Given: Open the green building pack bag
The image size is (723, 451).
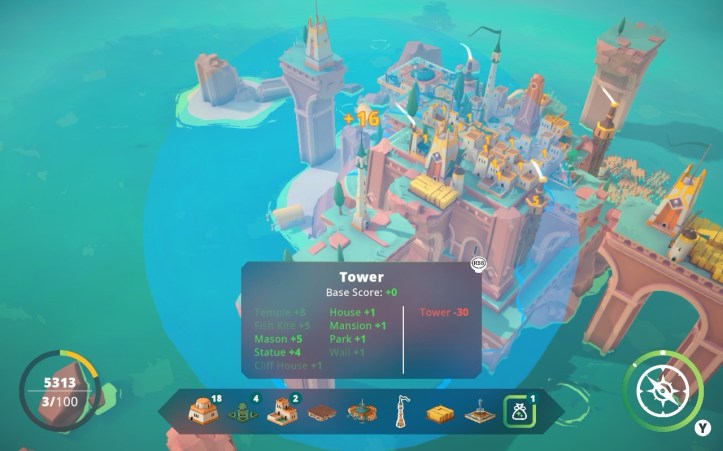Looking at the screenshot, I should tap(520, 412).
